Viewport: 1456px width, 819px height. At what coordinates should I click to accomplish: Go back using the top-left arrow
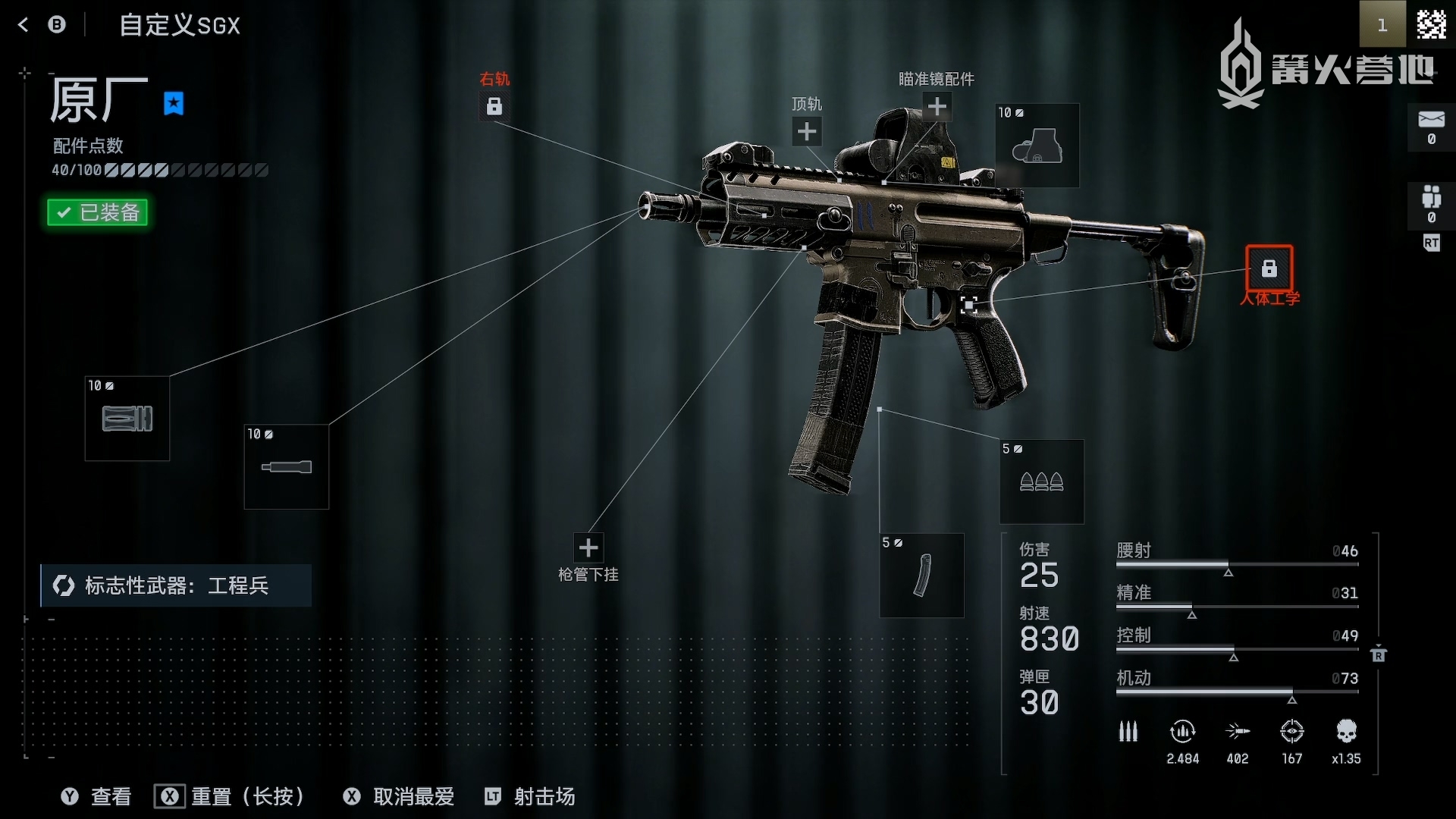pyautogui.click(x=24, y=25)
